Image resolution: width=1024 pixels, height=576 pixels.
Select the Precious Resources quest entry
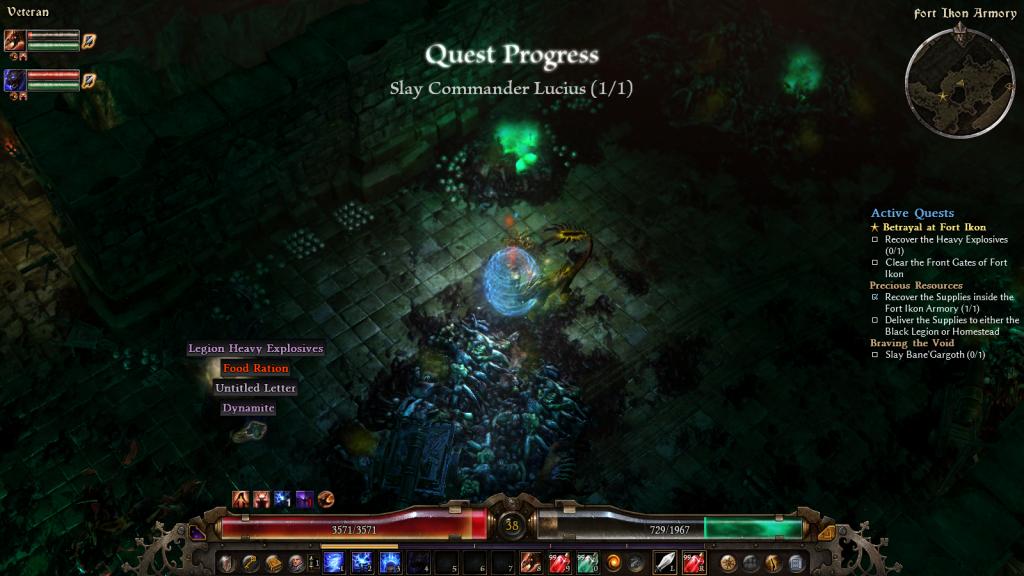tap(915, 285)
